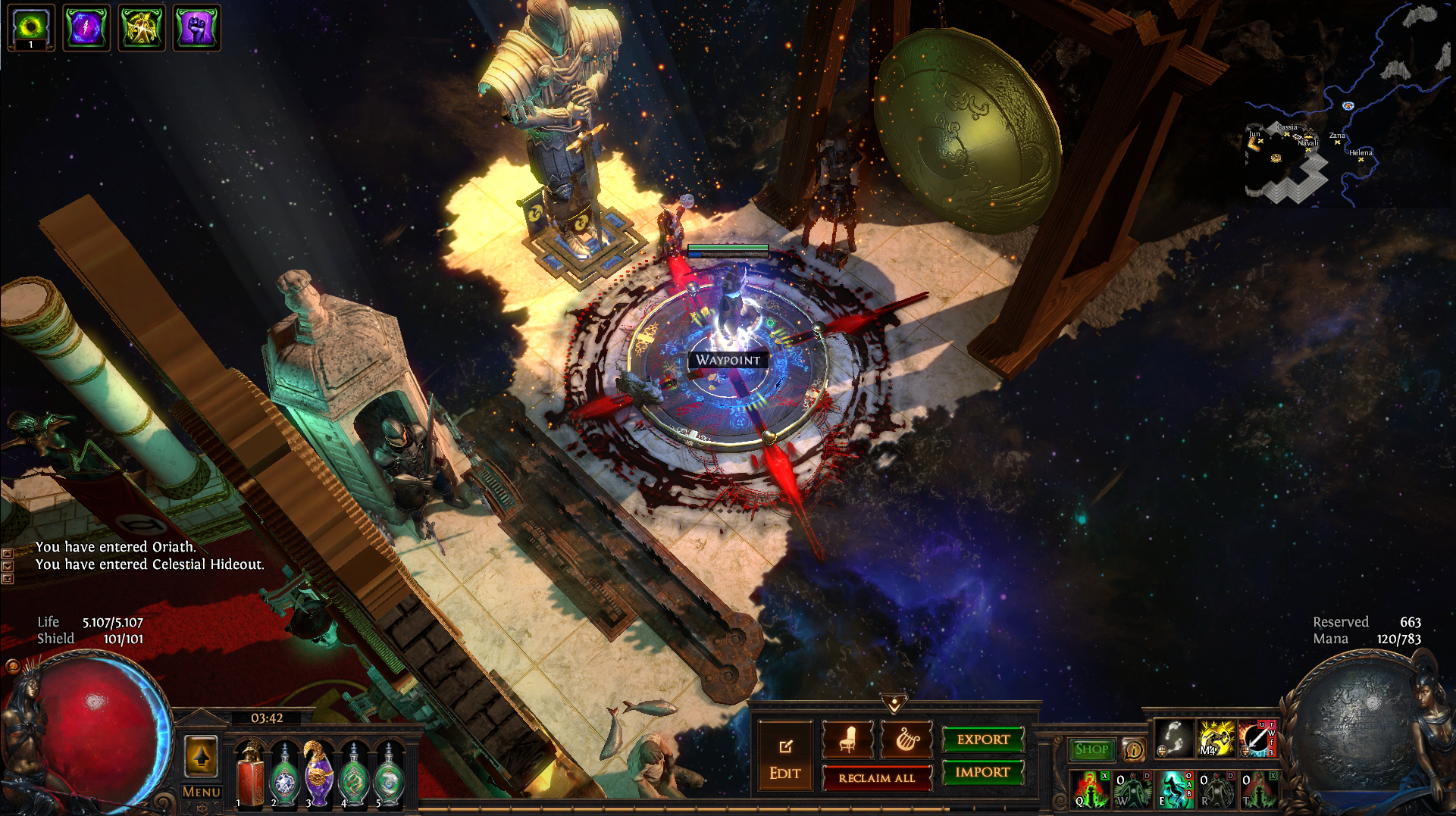
Task: Click the orange info speech-bubble icon
Action: 1134,750
